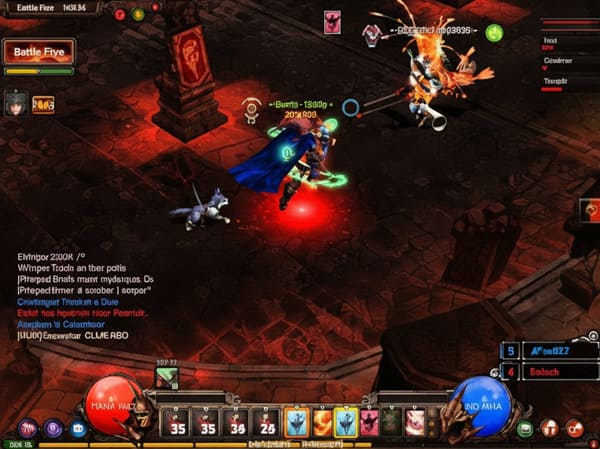Activate the pink silhouette skill
600x449 pixels.
tap(369, 422)
